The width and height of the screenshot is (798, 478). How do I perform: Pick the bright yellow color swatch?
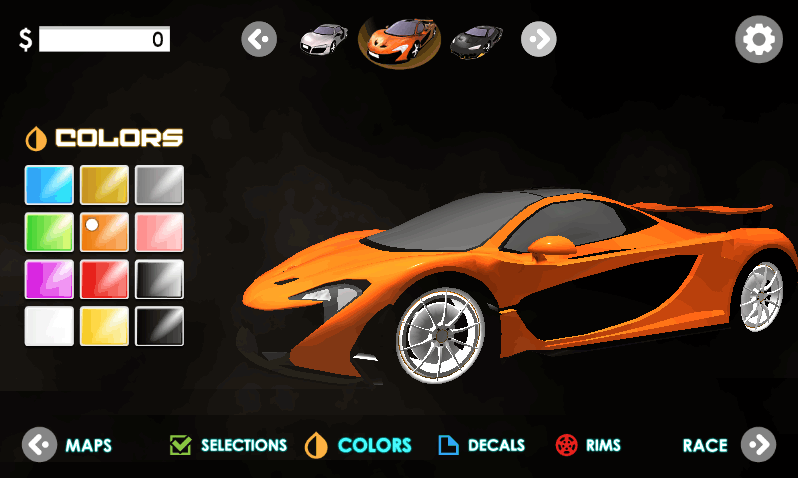105,326
